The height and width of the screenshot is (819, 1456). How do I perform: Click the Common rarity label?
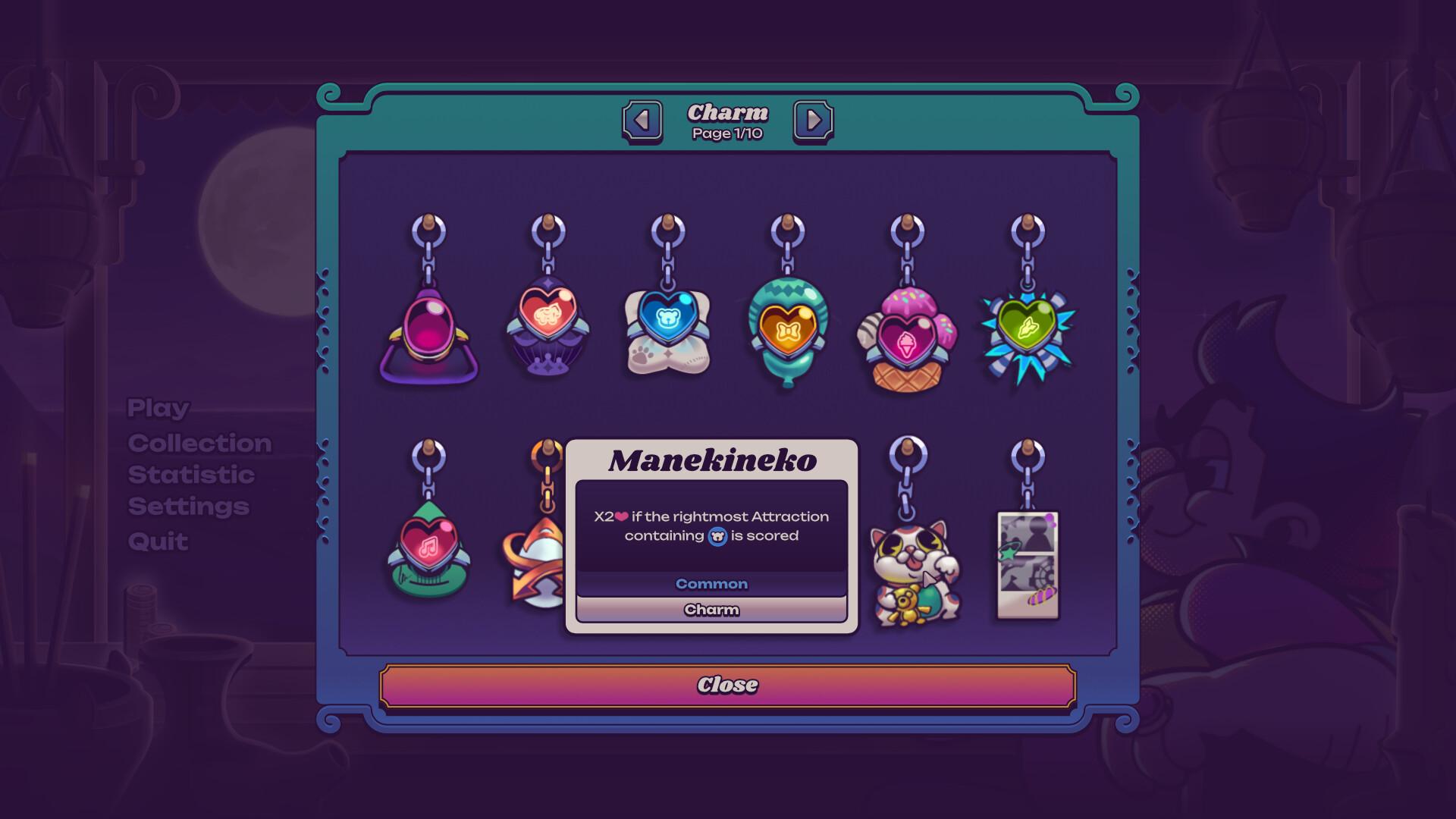click(711, 584)
